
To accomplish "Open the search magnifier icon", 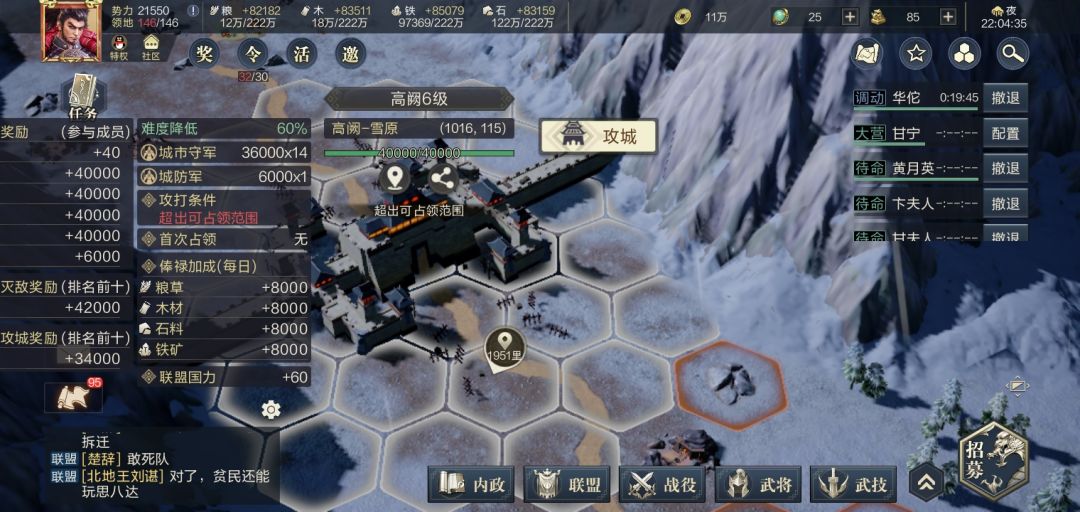I will tap(1014, 54).
